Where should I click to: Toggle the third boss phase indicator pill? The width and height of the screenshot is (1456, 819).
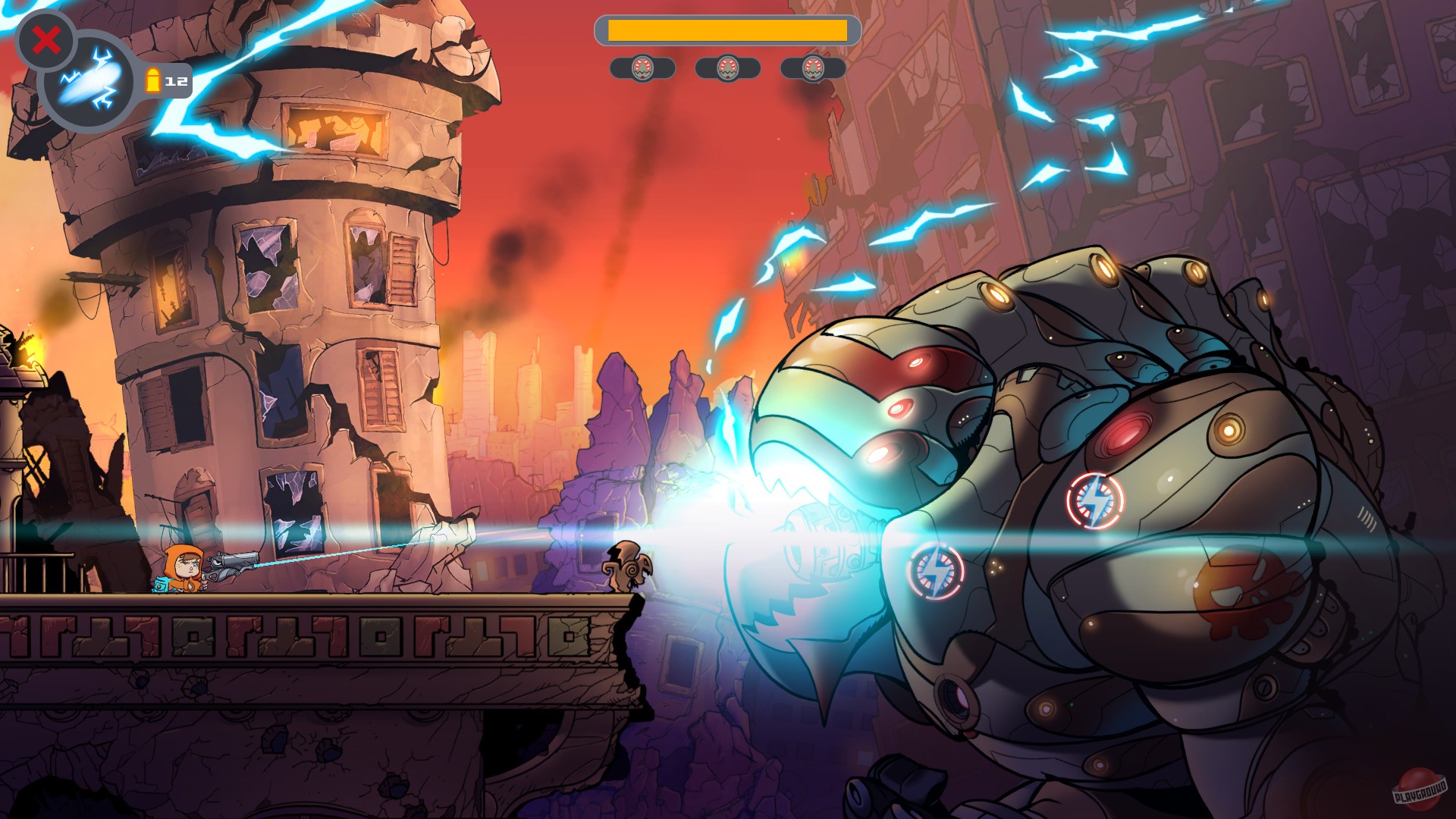[814, 68]
